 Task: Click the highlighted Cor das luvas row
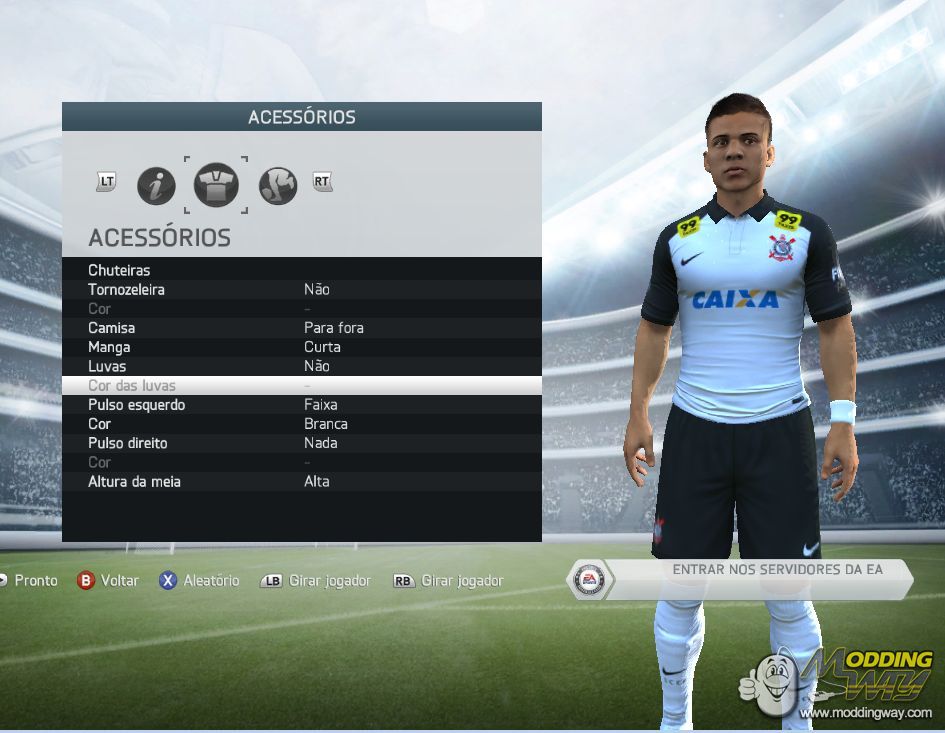[x=301, y=385]
